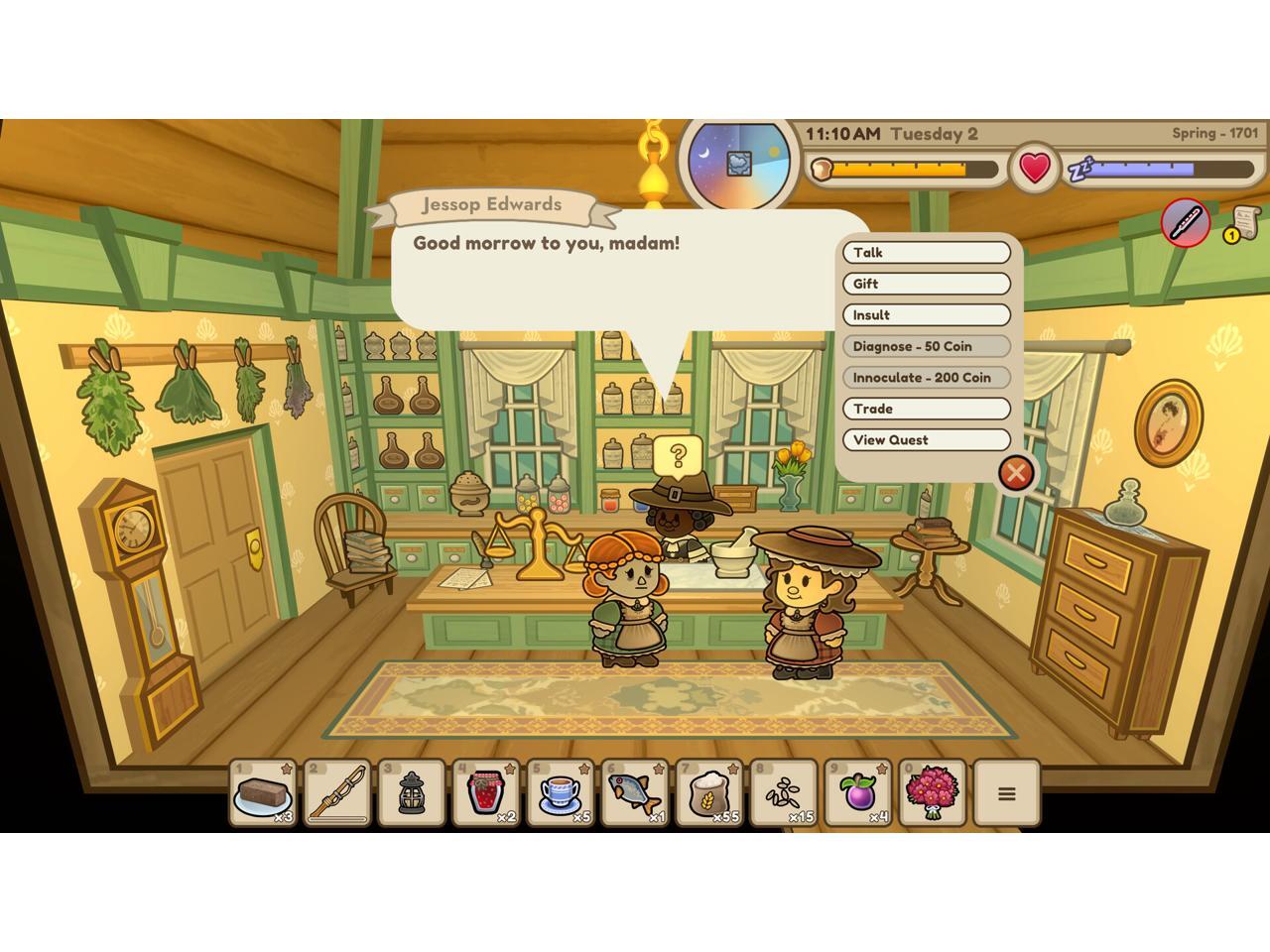This screenshot has width=1270, height=952.
Task: Select the flour sack slot
Action: pyautogui.click(x=709, y=792)
